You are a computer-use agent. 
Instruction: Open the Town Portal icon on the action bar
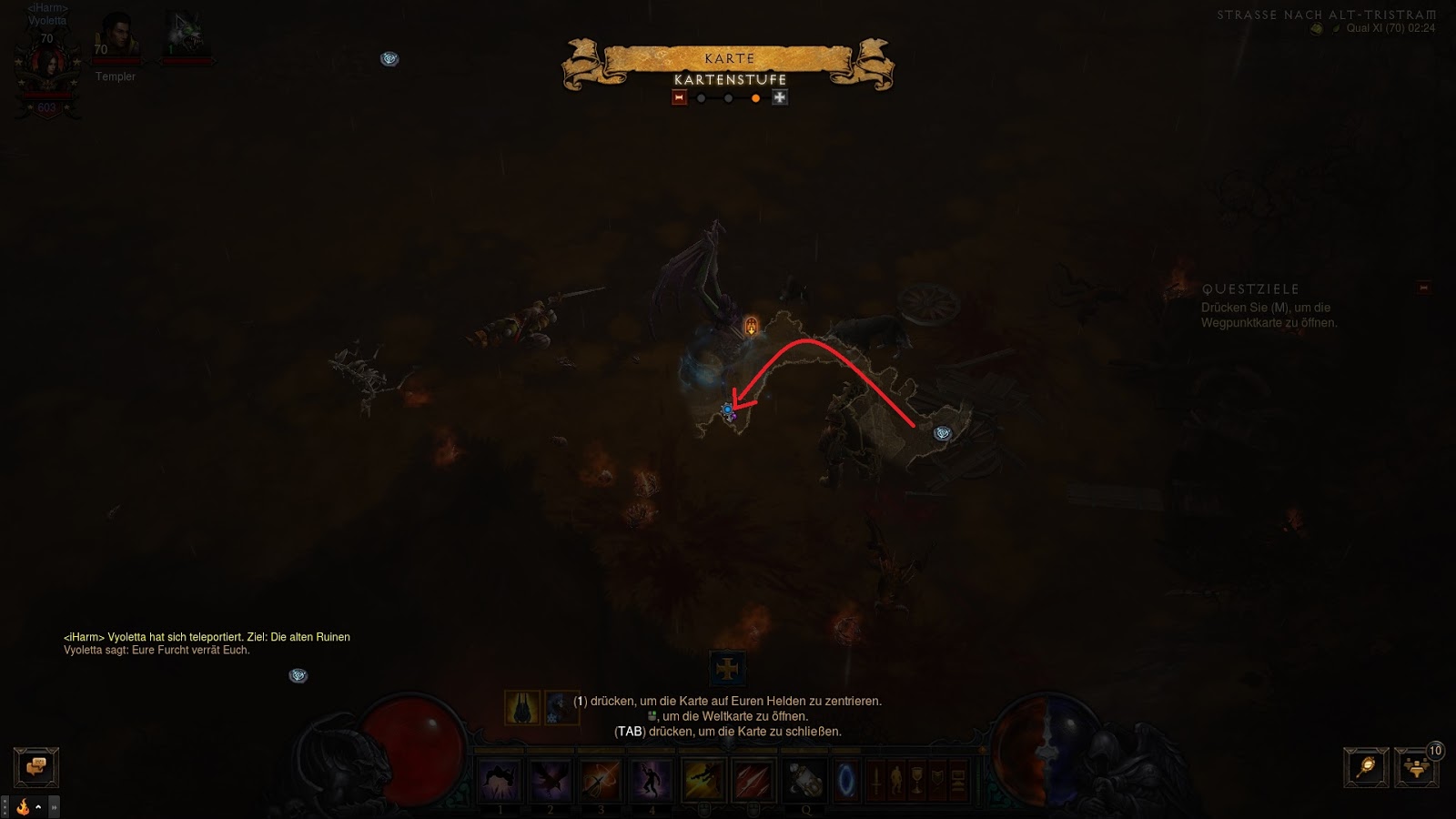pyautogui.click(x=845, y=780)
